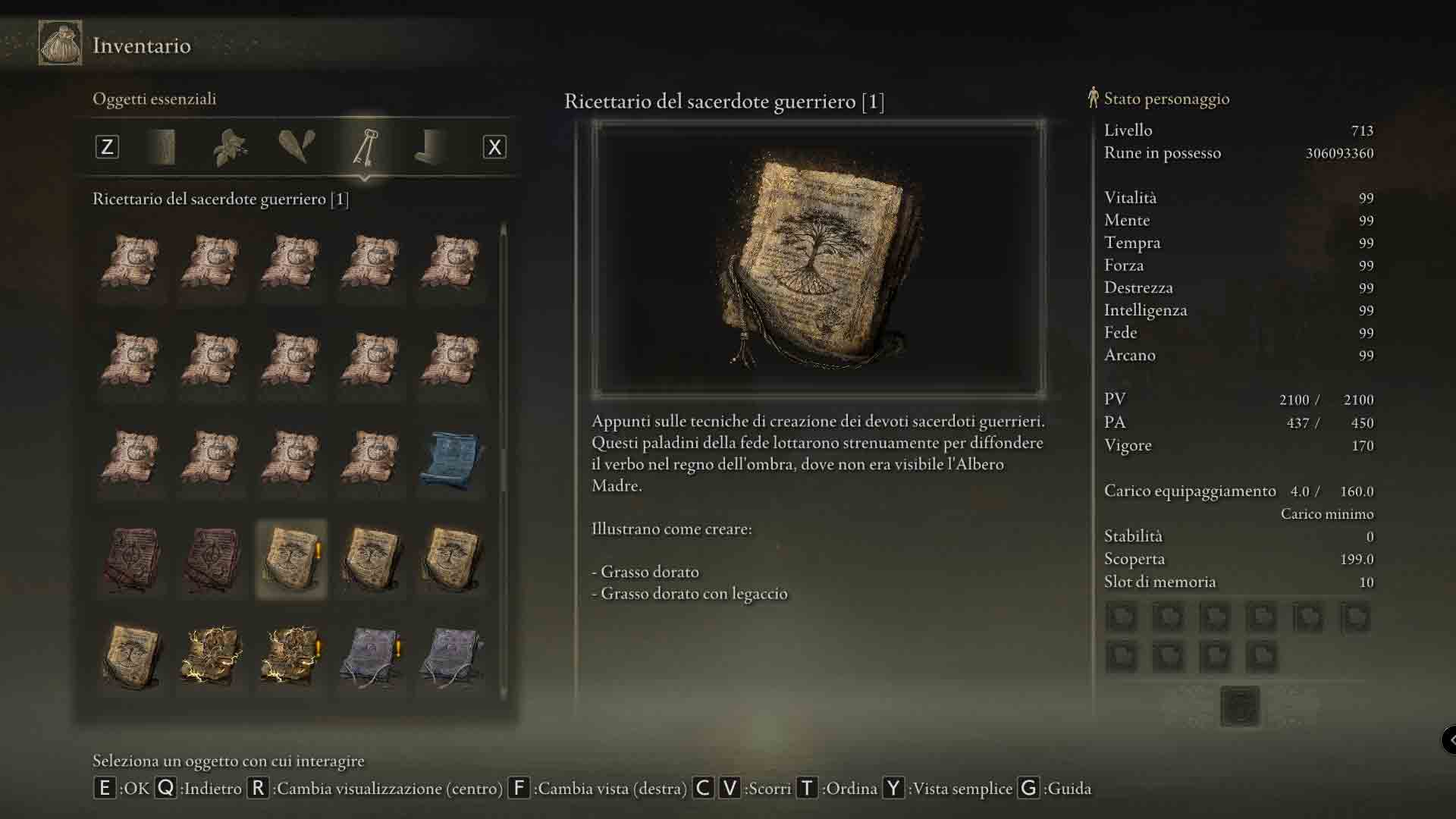The height and width of the screenshot is (819, 1456).
Task: Select the highlighted warrior priest cookbook slot
Action: (x=291, y=559)
